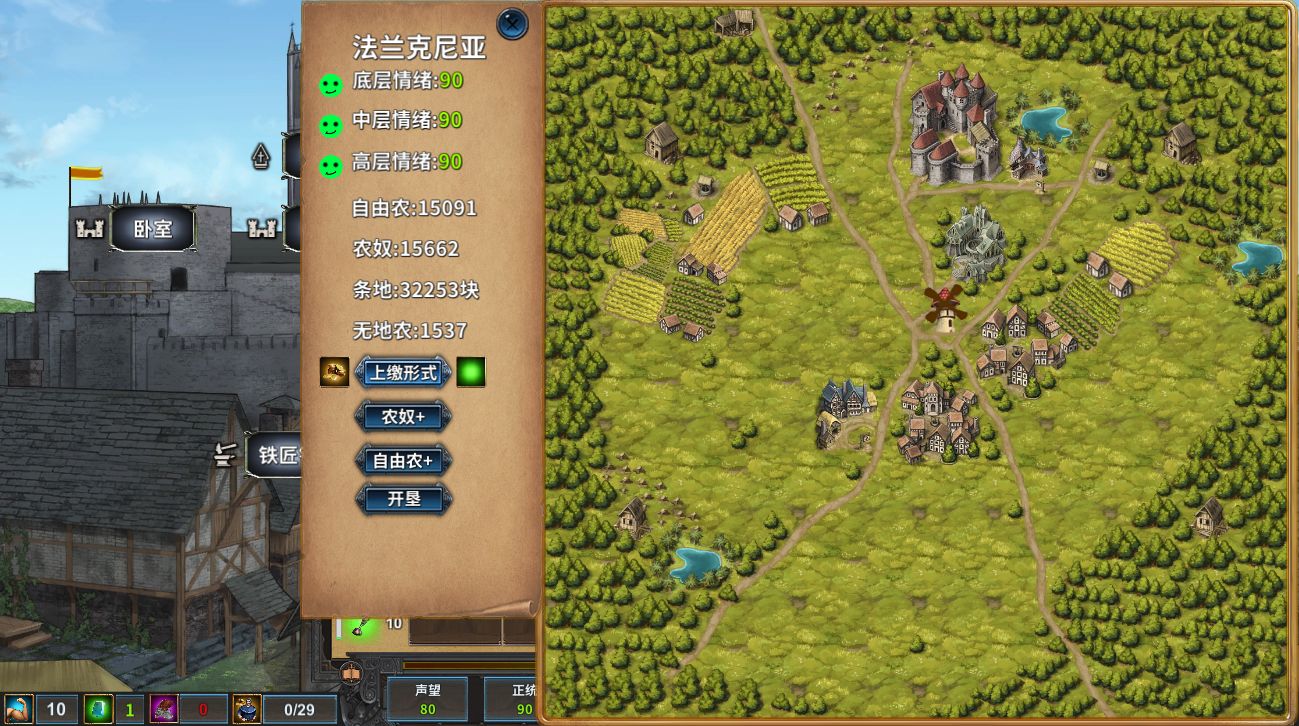
Task: Click the purple artifact icon showing zero
Action: [x=163, y=708]
